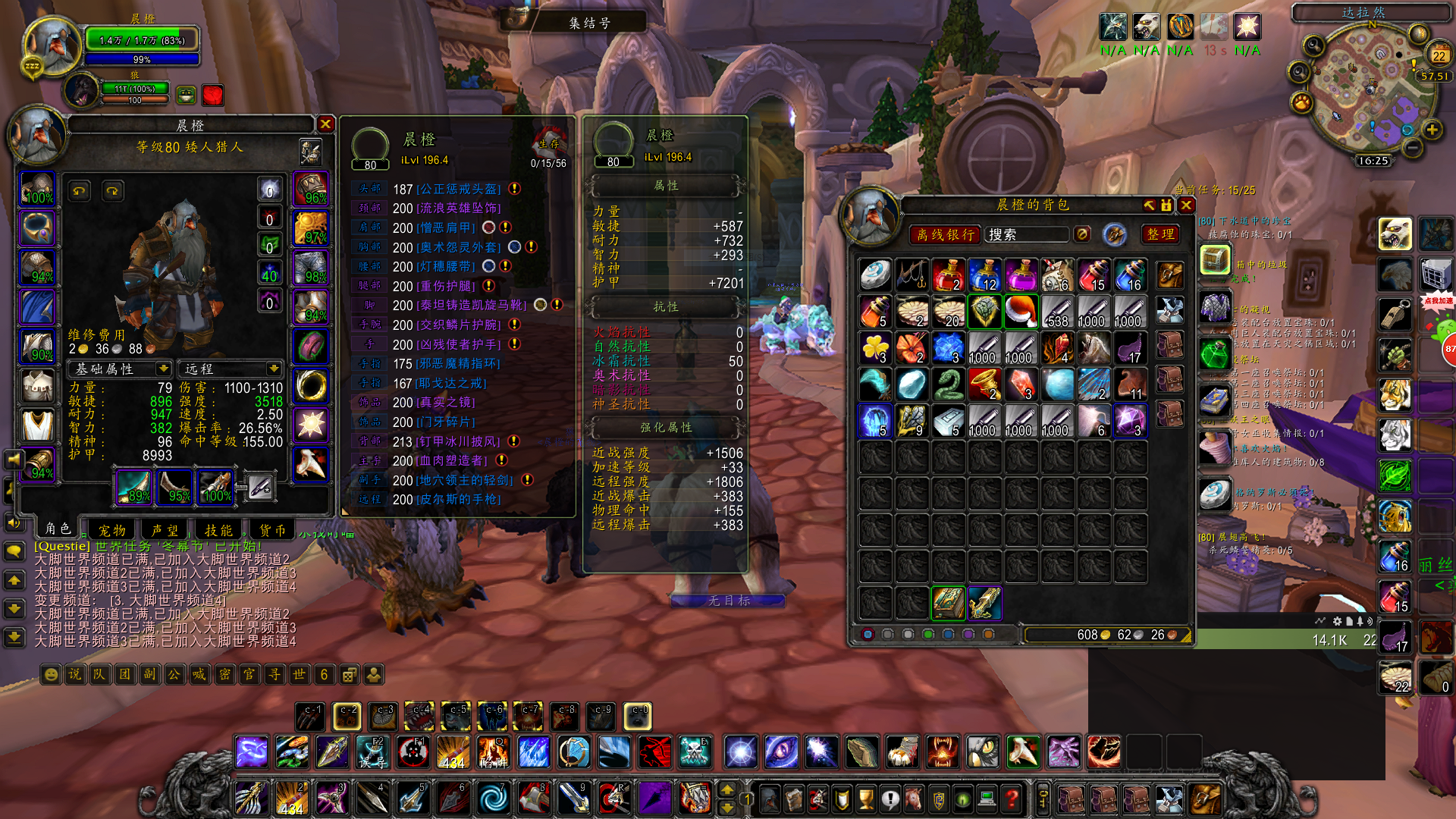Screen dimensions: 1456x819
Task: Open the 货币 currency tab
Action: [x=272, y=529]
